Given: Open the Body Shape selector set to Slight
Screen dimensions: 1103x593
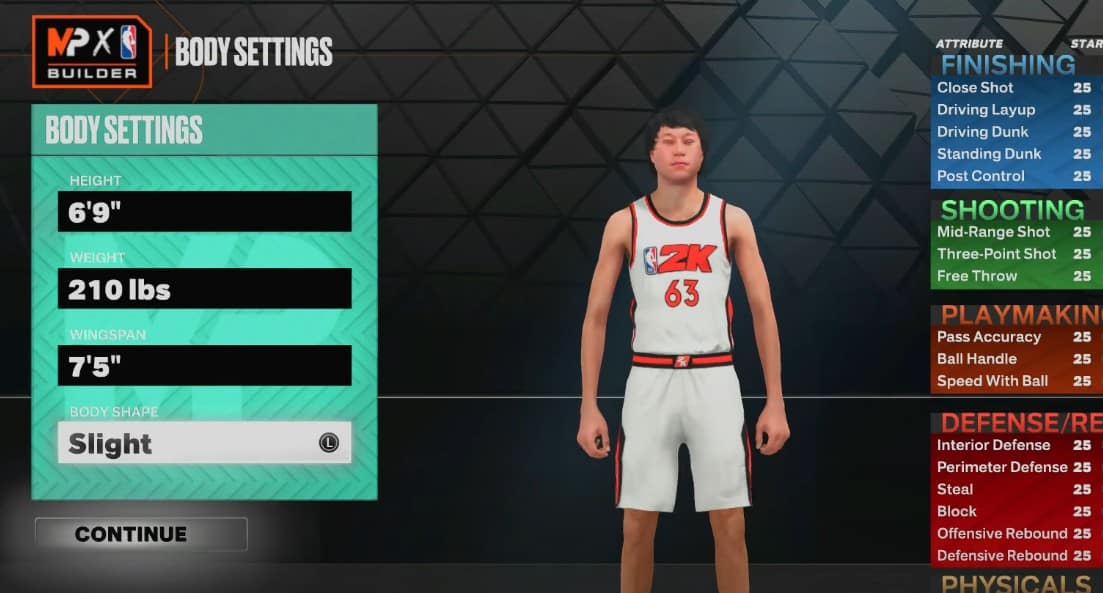Looking at the screenshot, I should point(204,442).
